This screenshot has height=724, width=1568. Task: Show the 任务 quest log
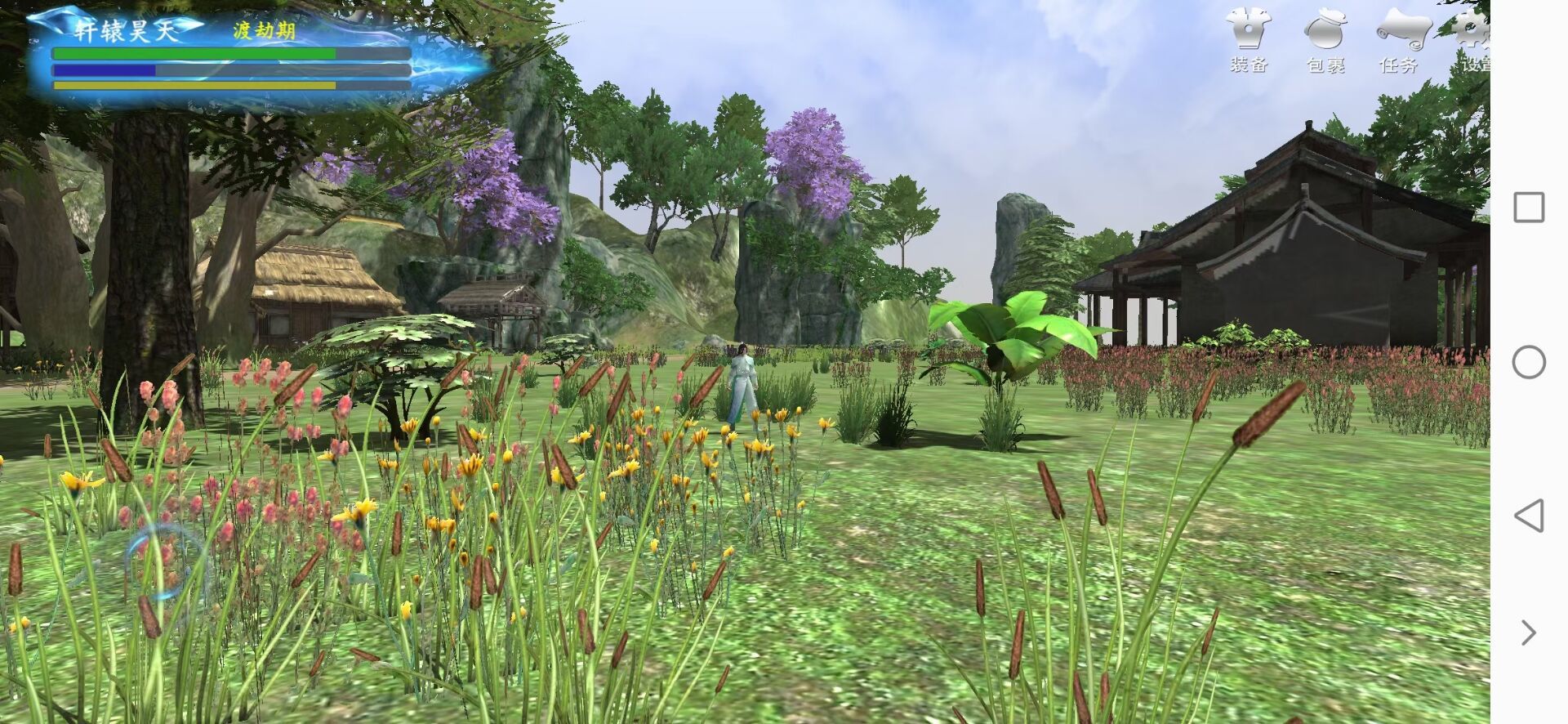pos(1400,39)
